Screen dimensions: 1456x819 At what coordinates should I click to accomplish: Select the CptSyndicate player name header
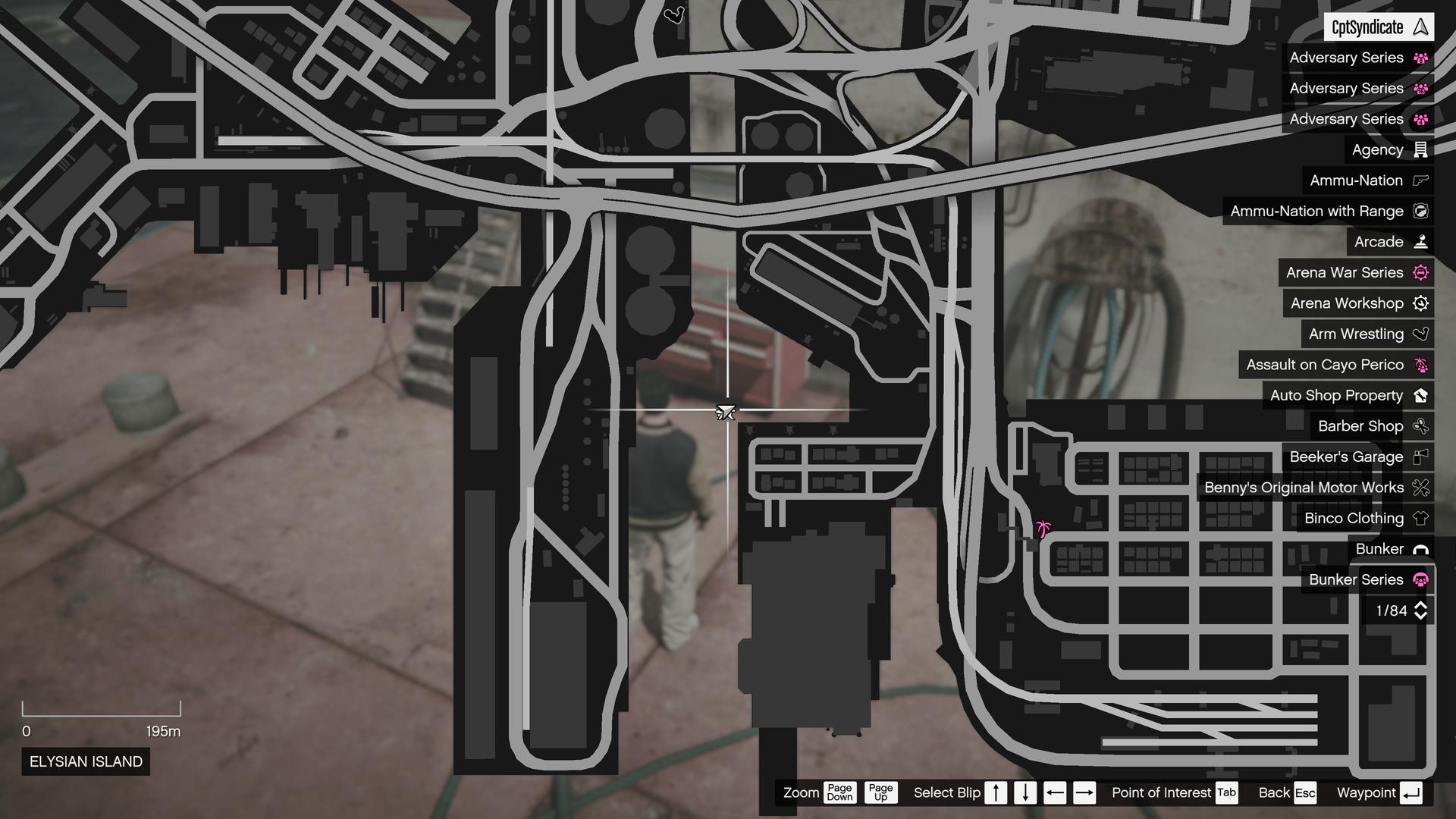click(1367, 27)
